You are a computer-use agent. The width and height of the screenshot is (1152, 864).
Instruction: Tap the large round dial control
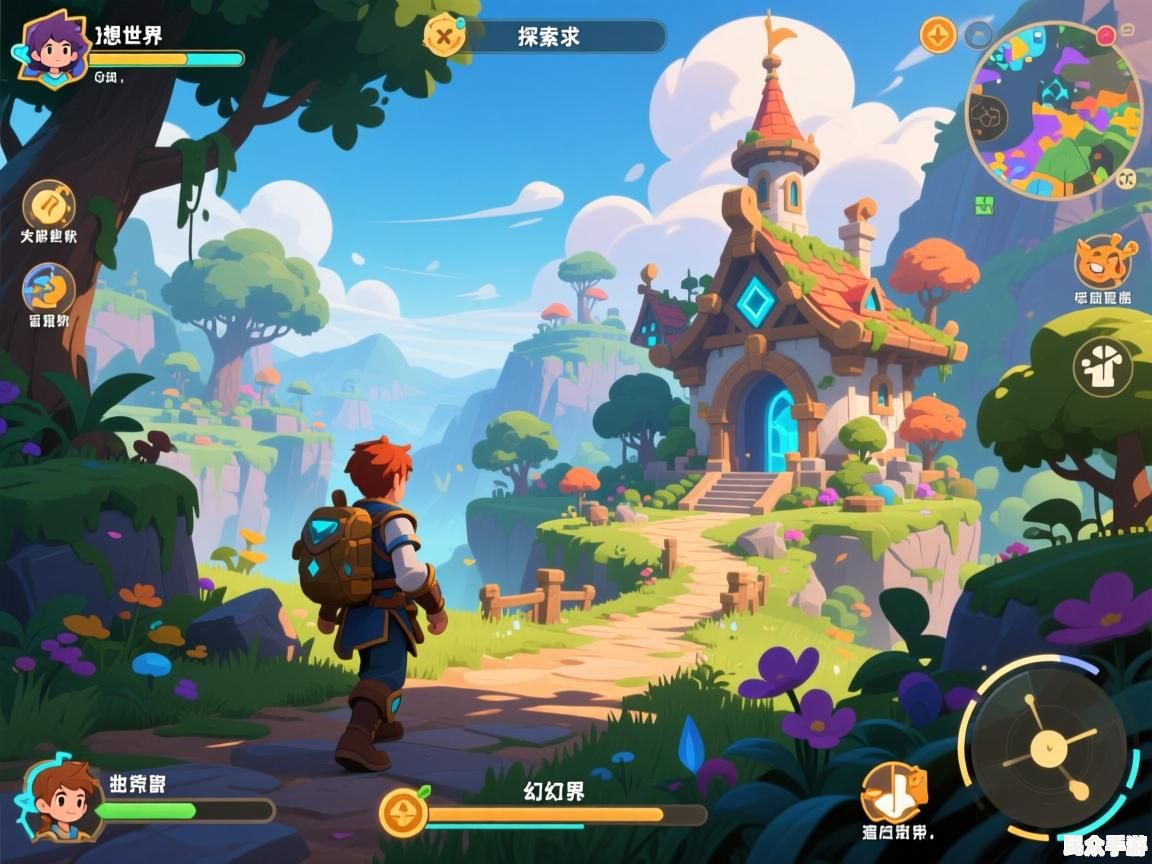click(x=1048, y=746)
